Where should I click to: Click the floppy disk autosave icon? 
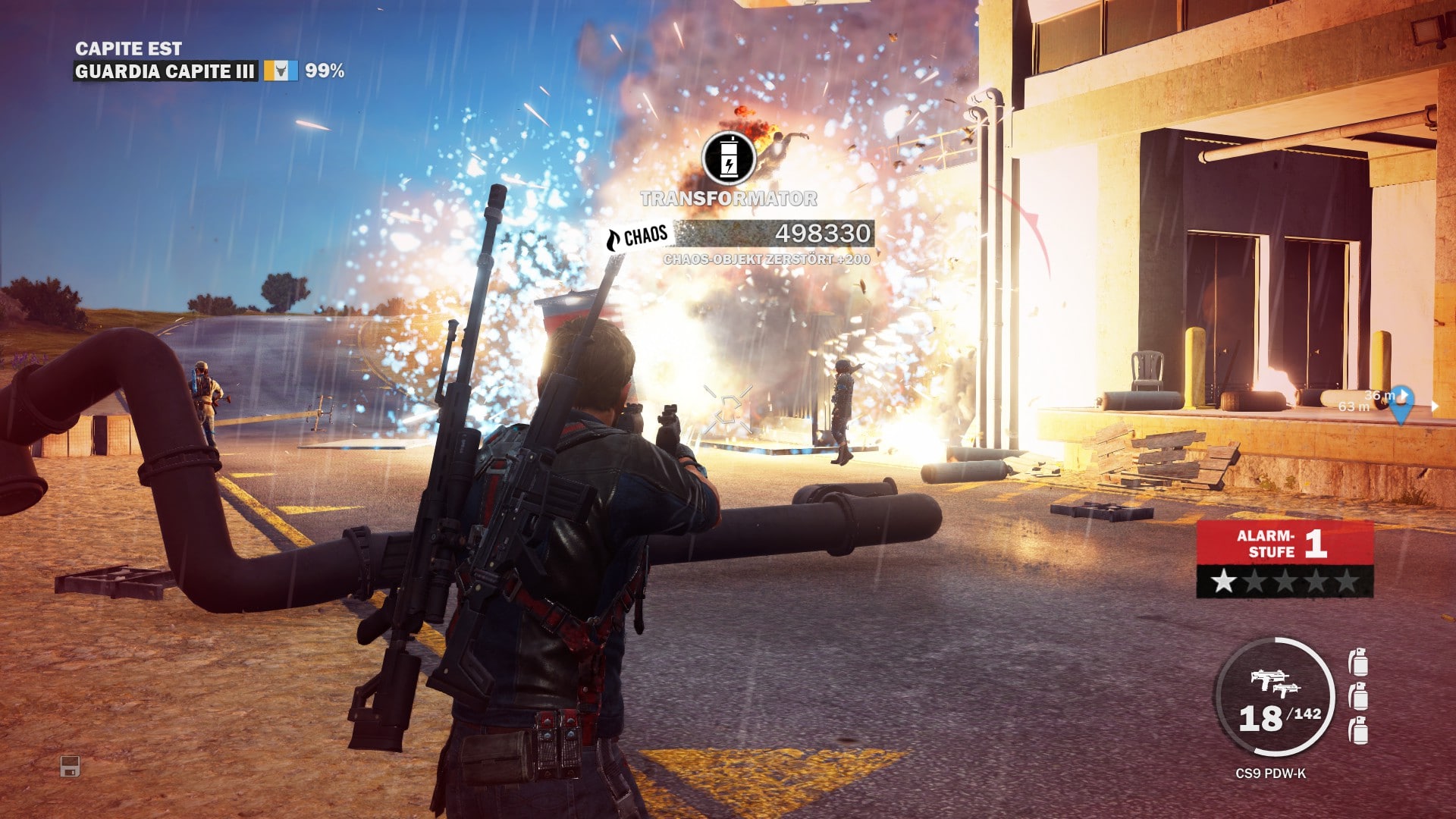70,767
